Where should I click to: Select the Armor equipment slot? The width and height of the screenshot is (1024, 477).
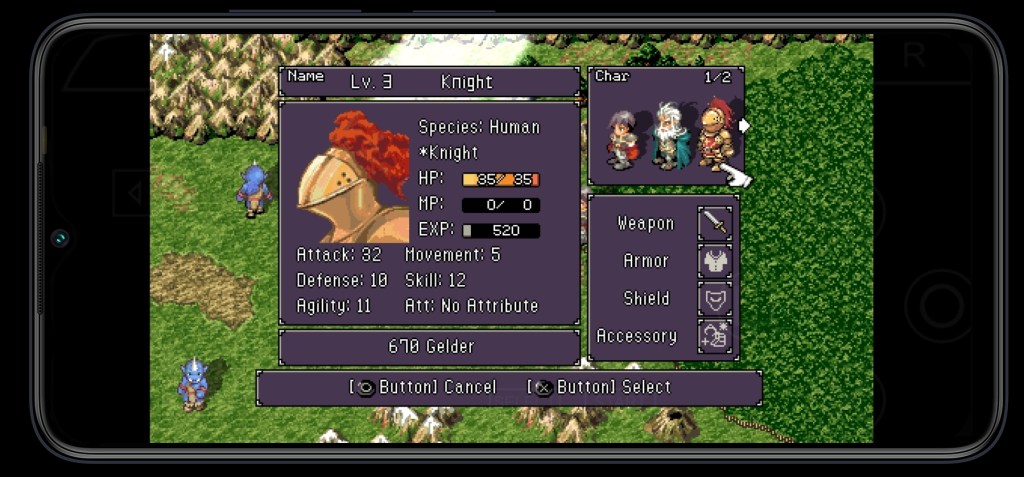(715, 261)
